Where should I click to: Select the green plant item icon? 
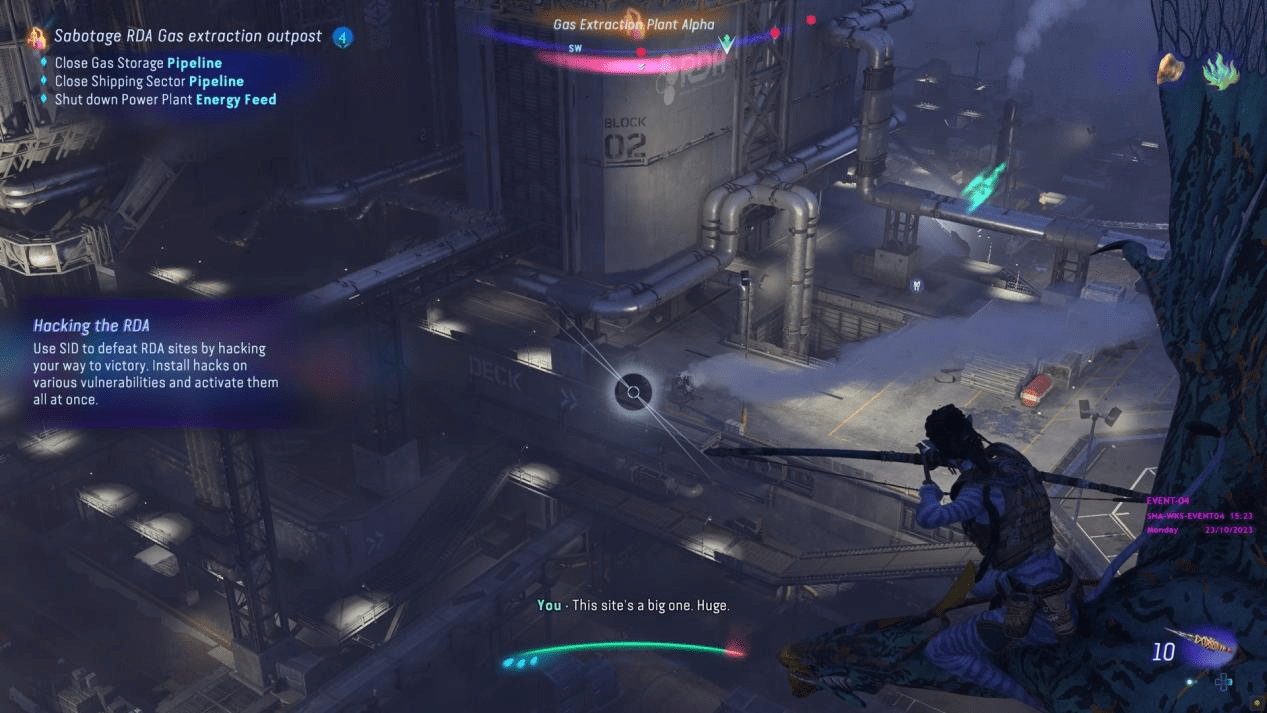(x=1220, y=72)
